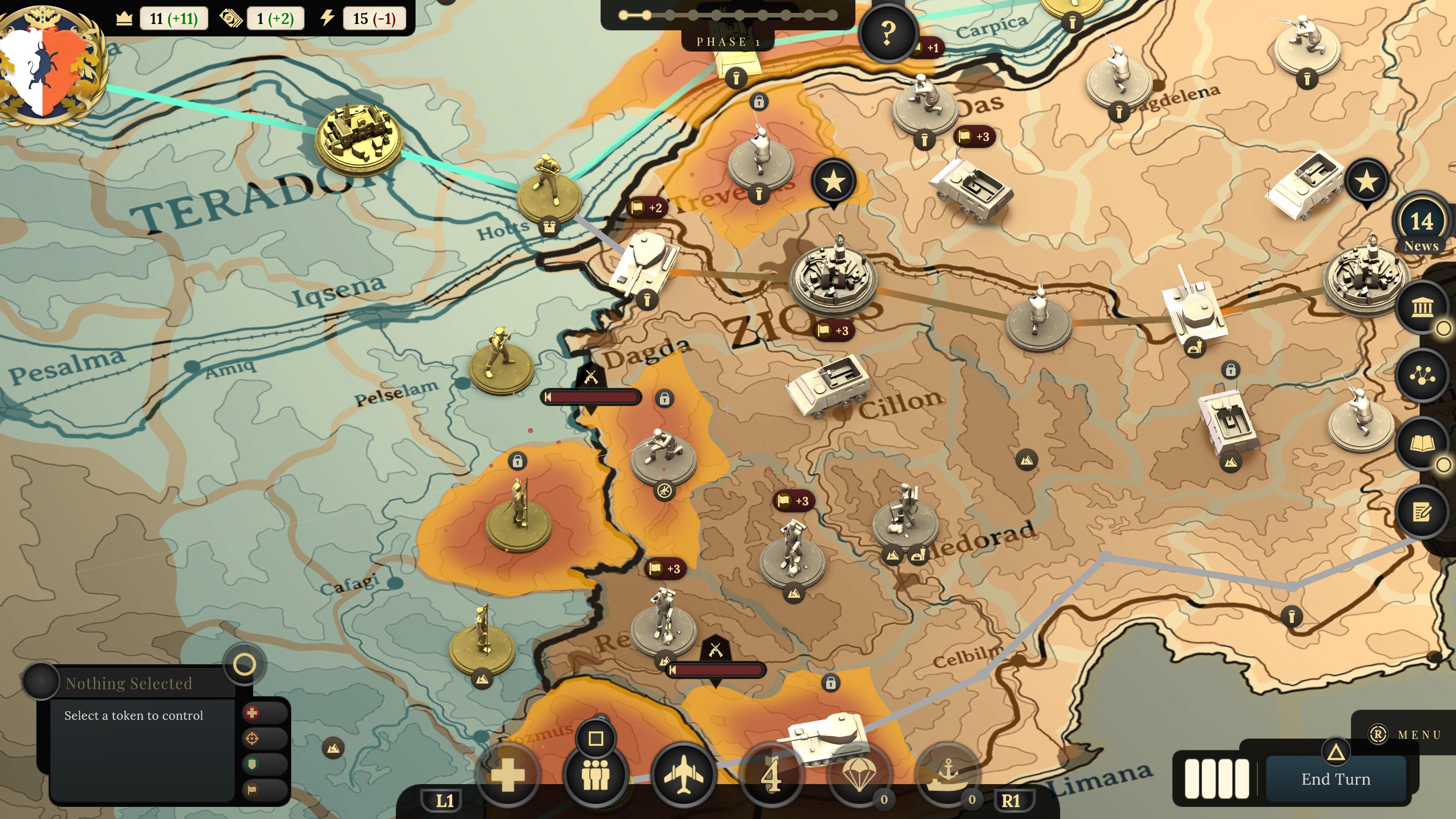Screen dimensions: 1456x819
Task: Select the large plus cross action button
Action: pos(507,775)
